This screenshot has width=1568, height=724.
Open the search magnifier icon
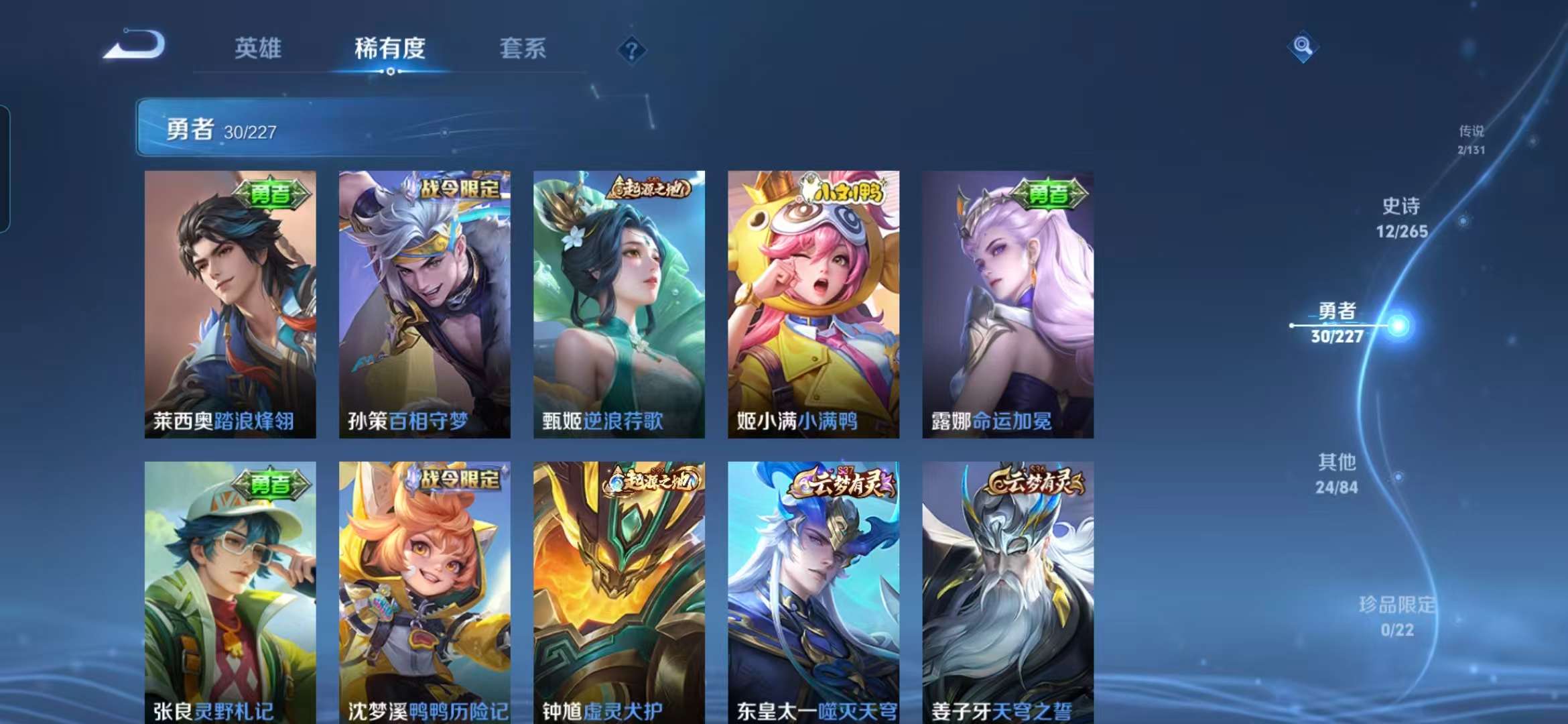[1303, 45]
